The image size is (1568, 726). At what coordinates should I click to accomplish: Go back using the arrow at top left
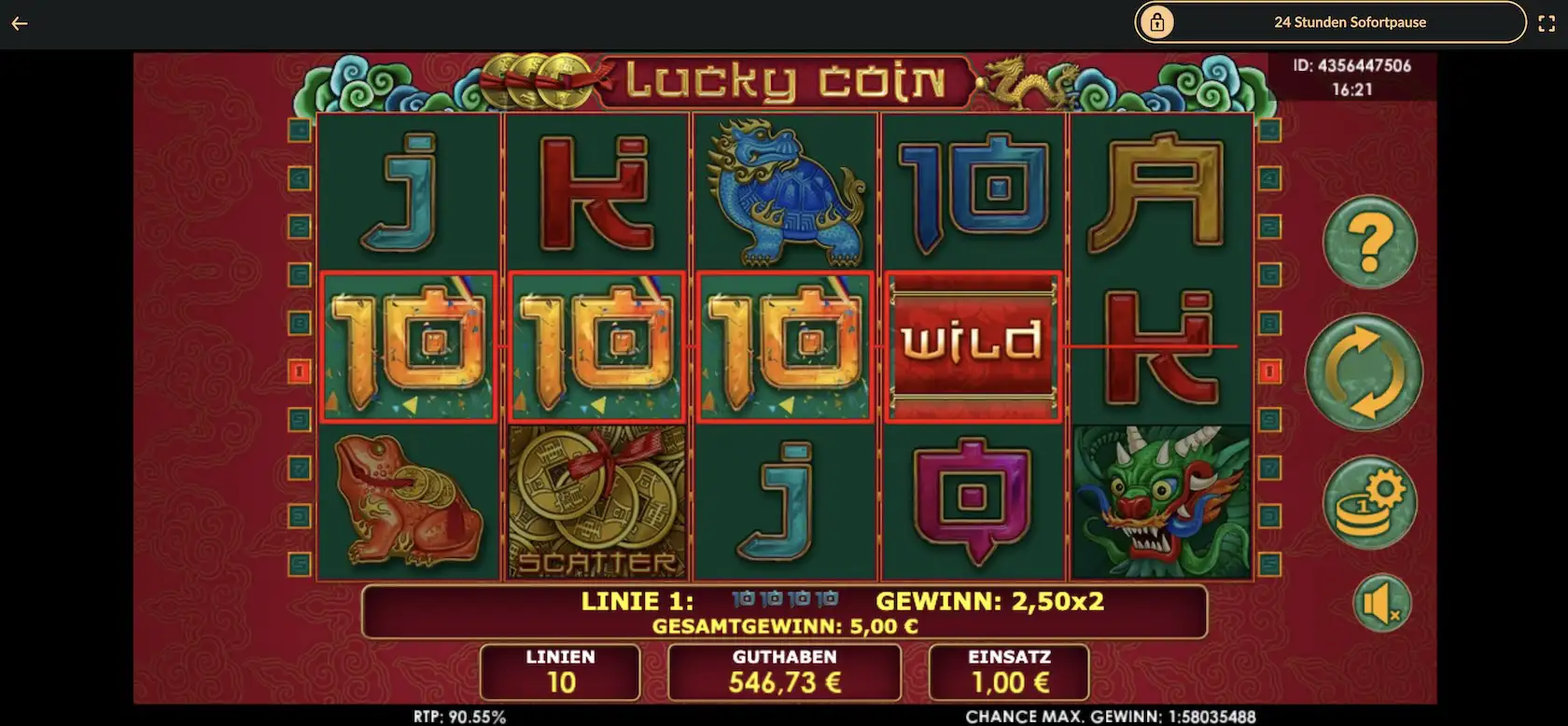(x=20, y=22)
